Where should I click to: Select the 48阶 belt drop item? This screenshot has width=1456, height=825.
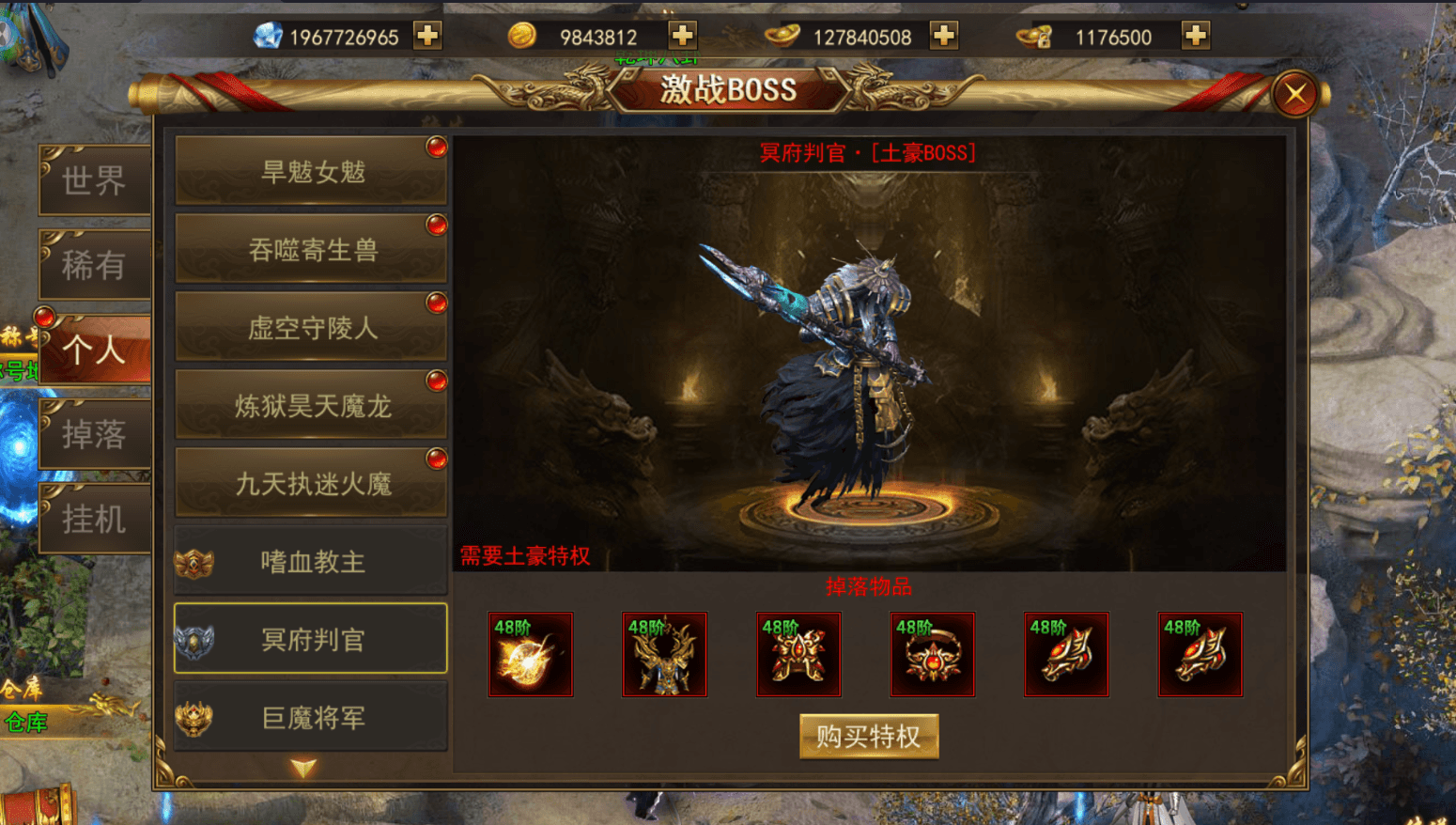pos(932,654)
